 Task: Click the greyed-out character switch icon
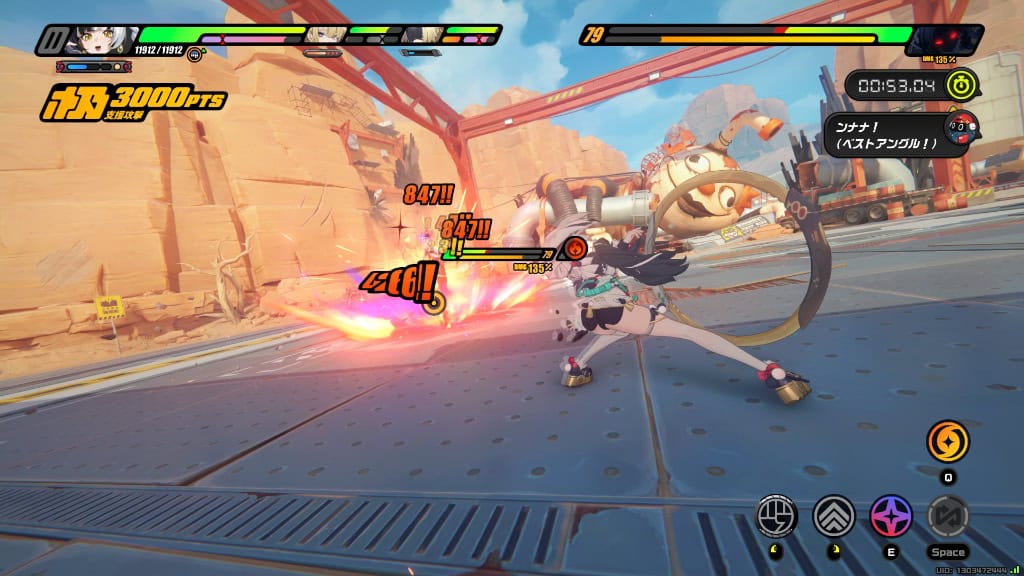pos(947,516)
